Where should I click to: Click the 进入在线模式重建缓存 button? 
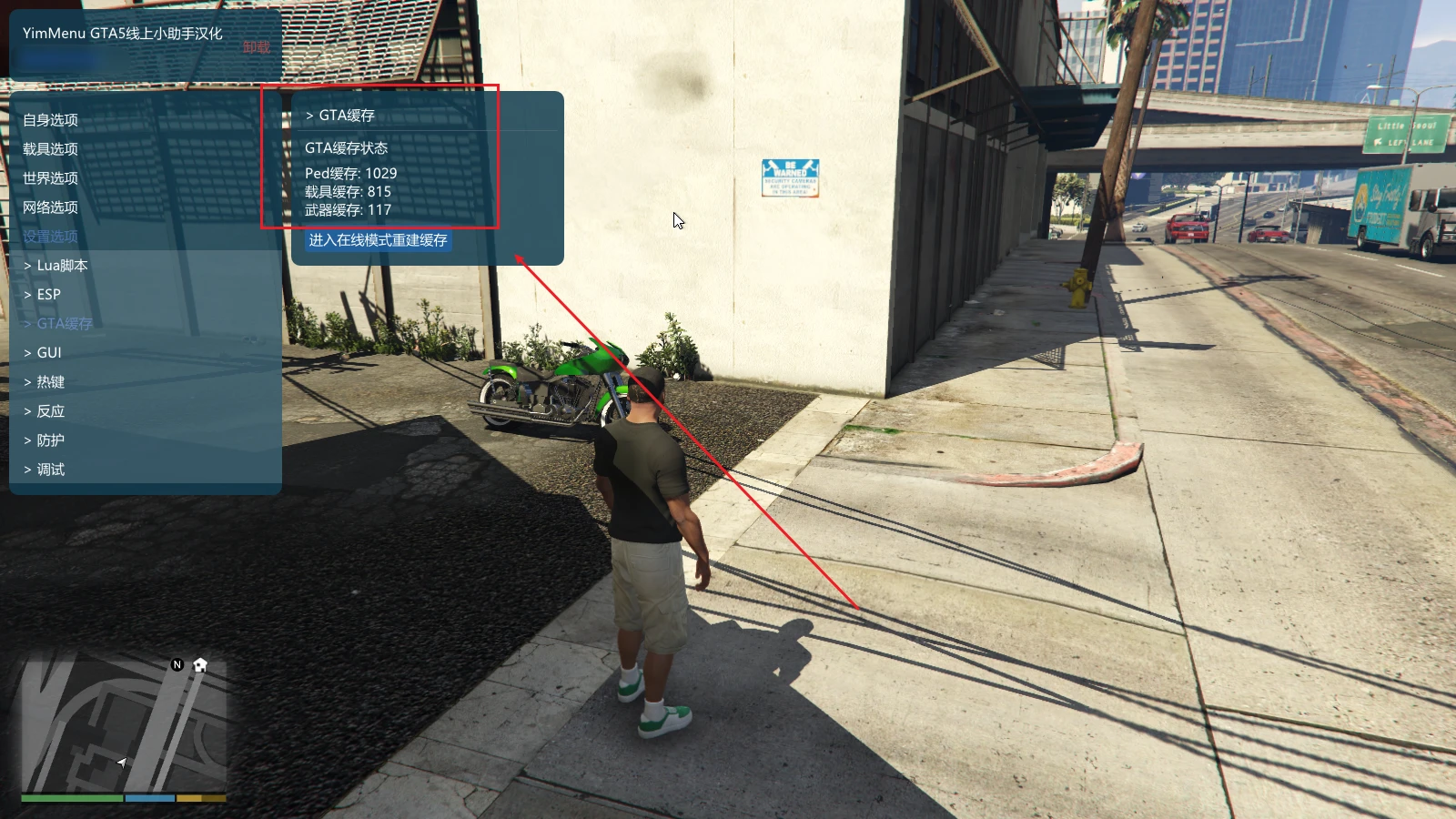coord(379,240)
